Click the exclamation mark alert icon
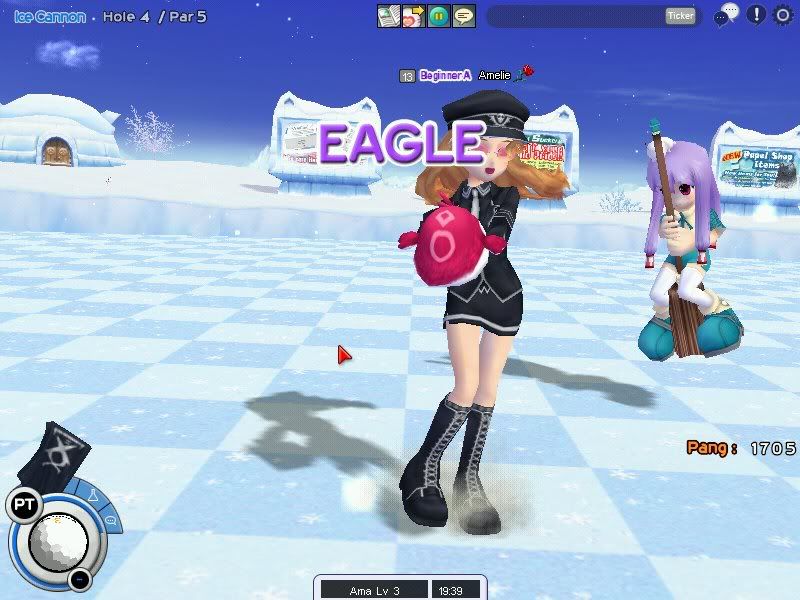Viewport: 800px width, 600px height. coord(756,15)
